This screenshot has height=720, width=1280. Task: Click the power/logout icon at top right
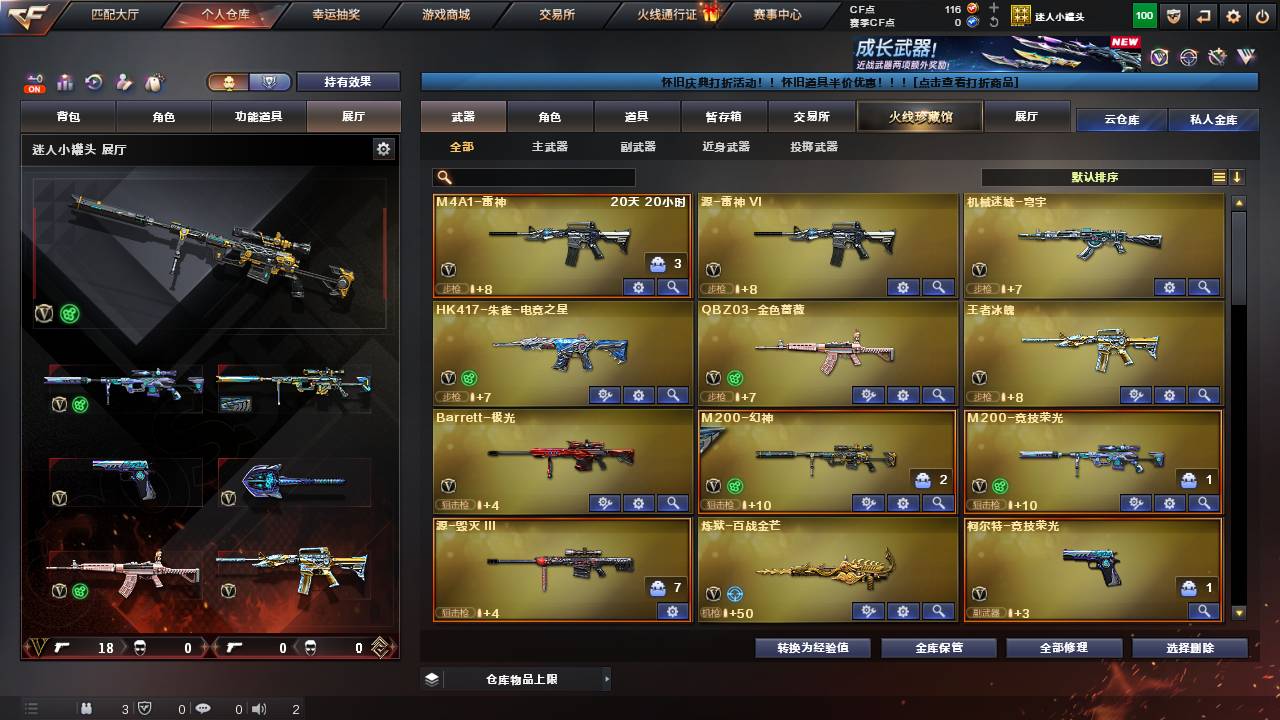point(1264,16)
